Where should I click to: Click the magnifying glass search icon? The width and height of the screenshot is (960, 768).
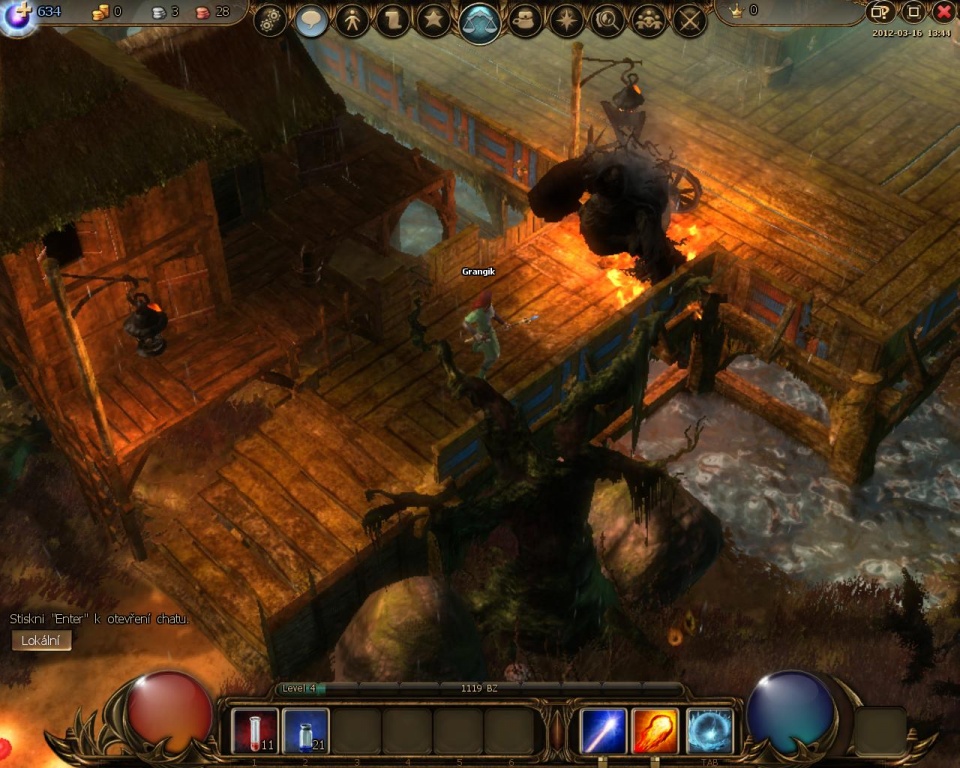click(x=607, y=21)
